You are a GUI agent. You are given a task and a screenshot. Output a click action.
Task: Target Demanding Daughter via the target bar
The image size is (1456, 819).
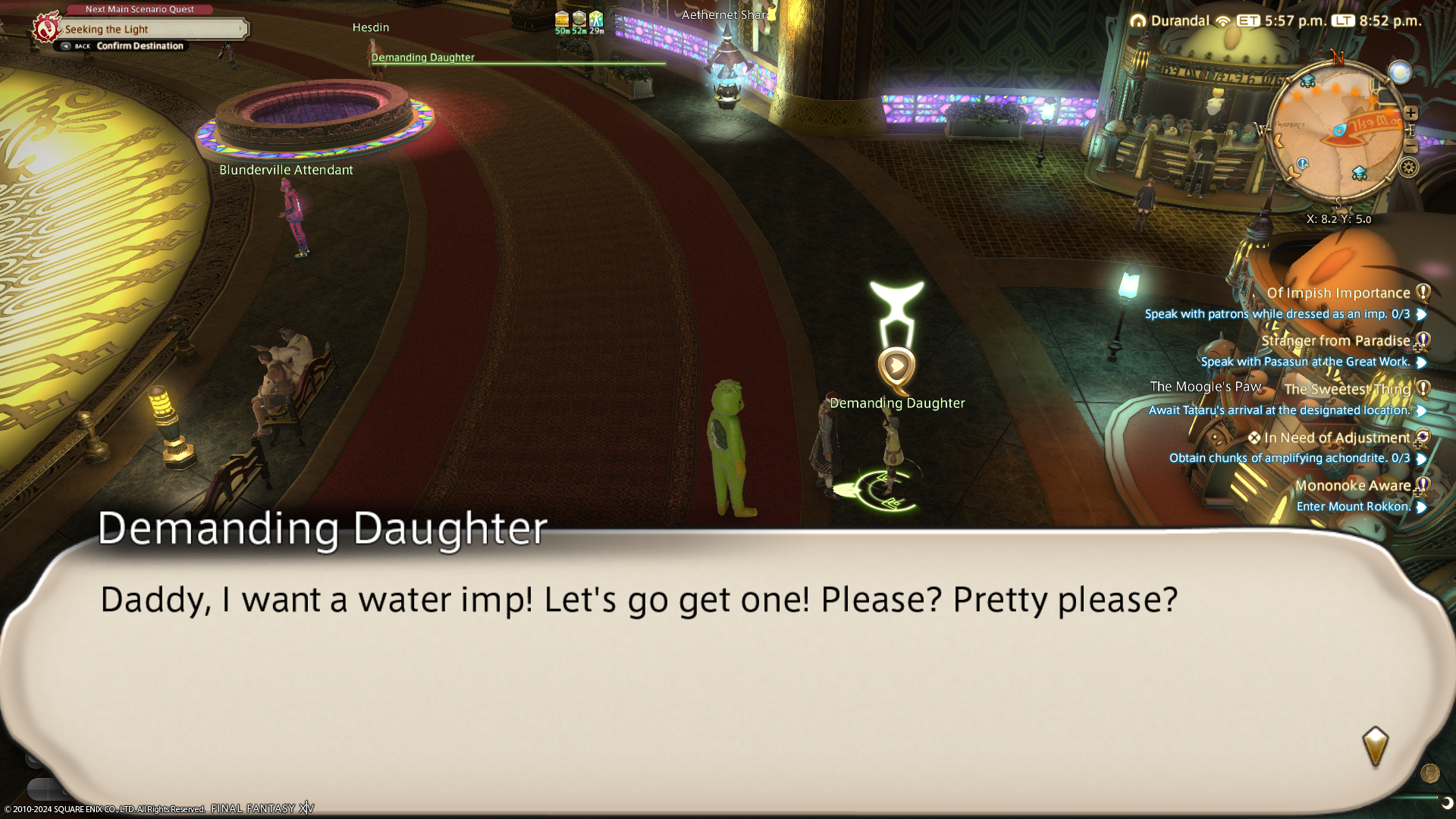click(x=422, y=58)
